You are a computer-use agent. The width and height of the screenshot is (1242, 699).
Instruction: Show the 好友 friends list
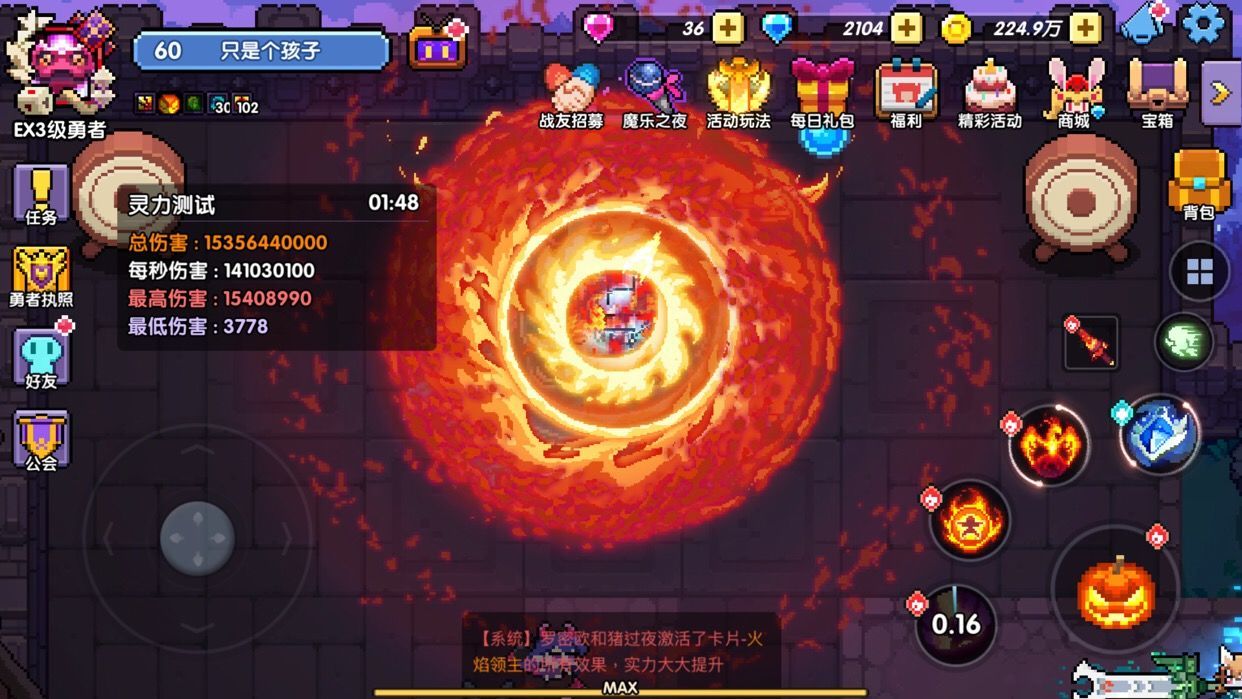(x=41, y=358)
